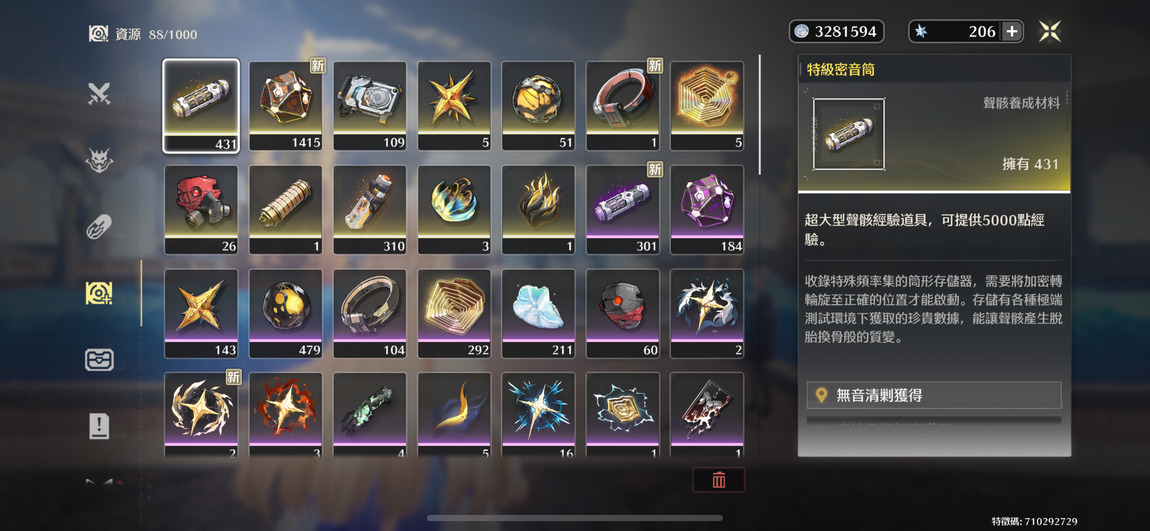1150x531 pixels.
Task: Open the weapons tab with crossed swords
Action: tap(98, 94)
